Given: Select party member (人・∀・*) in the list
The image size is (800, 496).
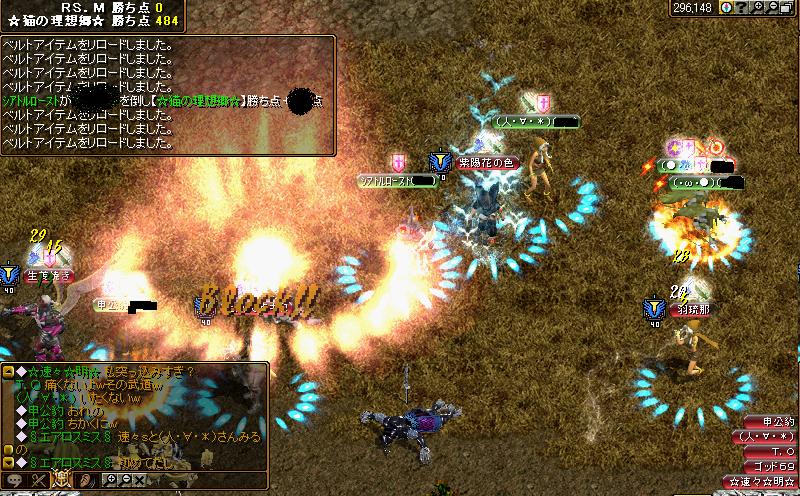Looking at the screenshot, I should click(x=771, y=437).
